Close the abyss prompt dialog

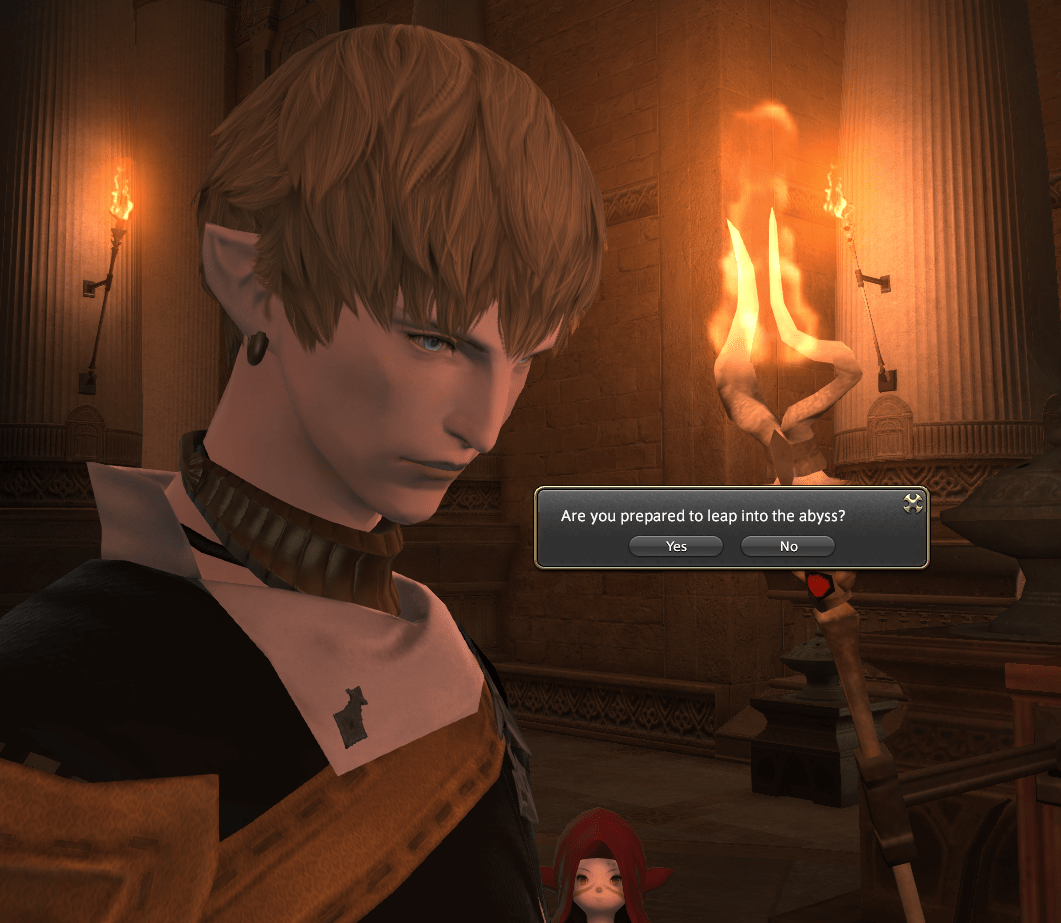point(912,503)
